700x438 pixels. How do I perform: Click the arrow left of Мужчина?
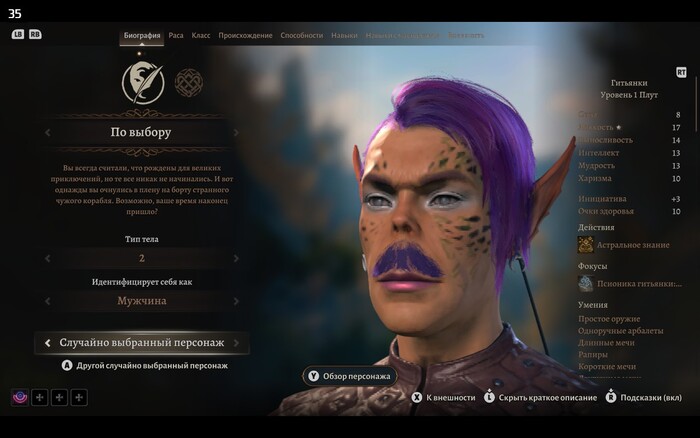[47, 301]
